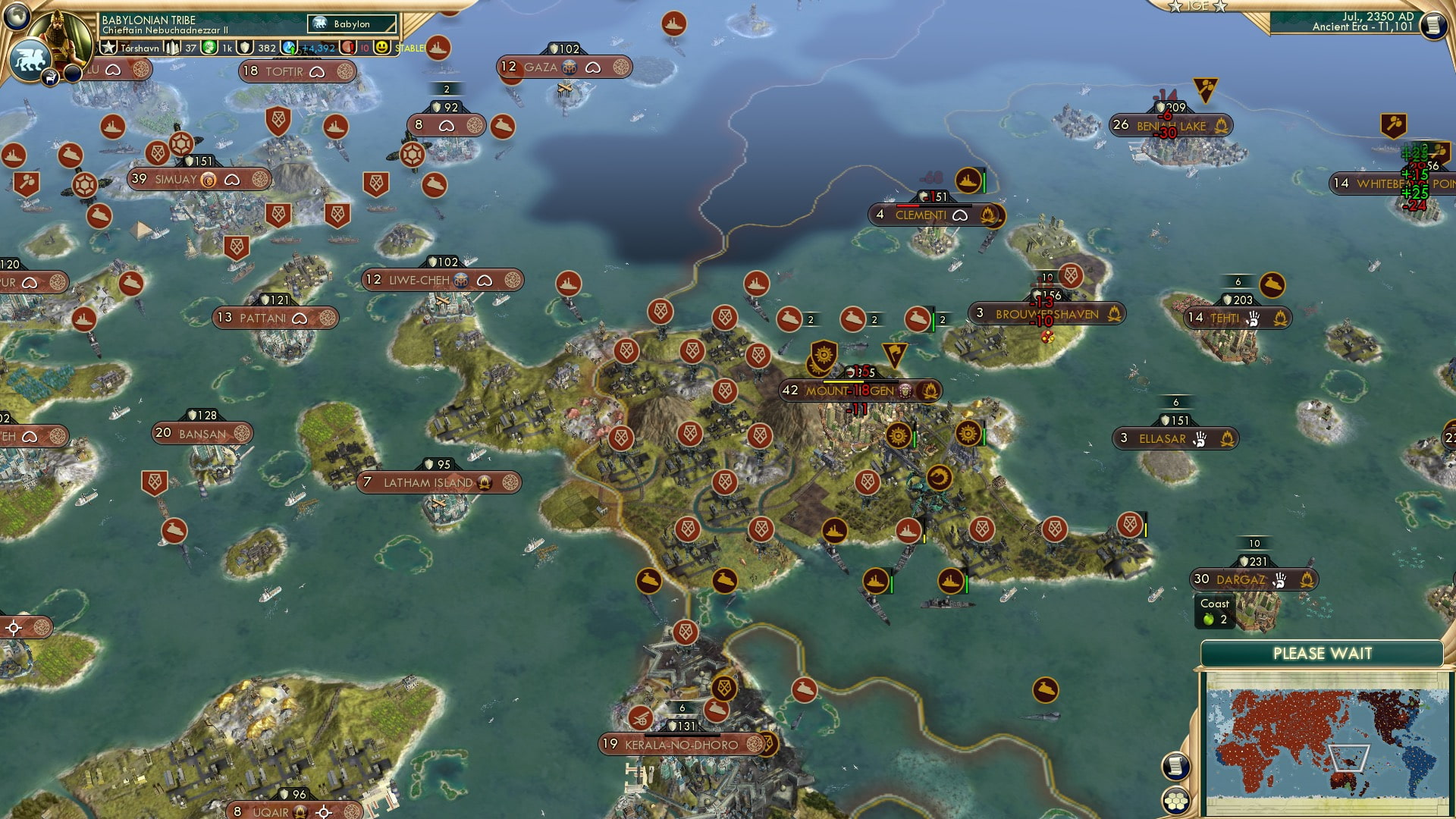The image size is (1456, 819).
Task: Click the cloud icon on Toftir's banner
Action: 318,71
